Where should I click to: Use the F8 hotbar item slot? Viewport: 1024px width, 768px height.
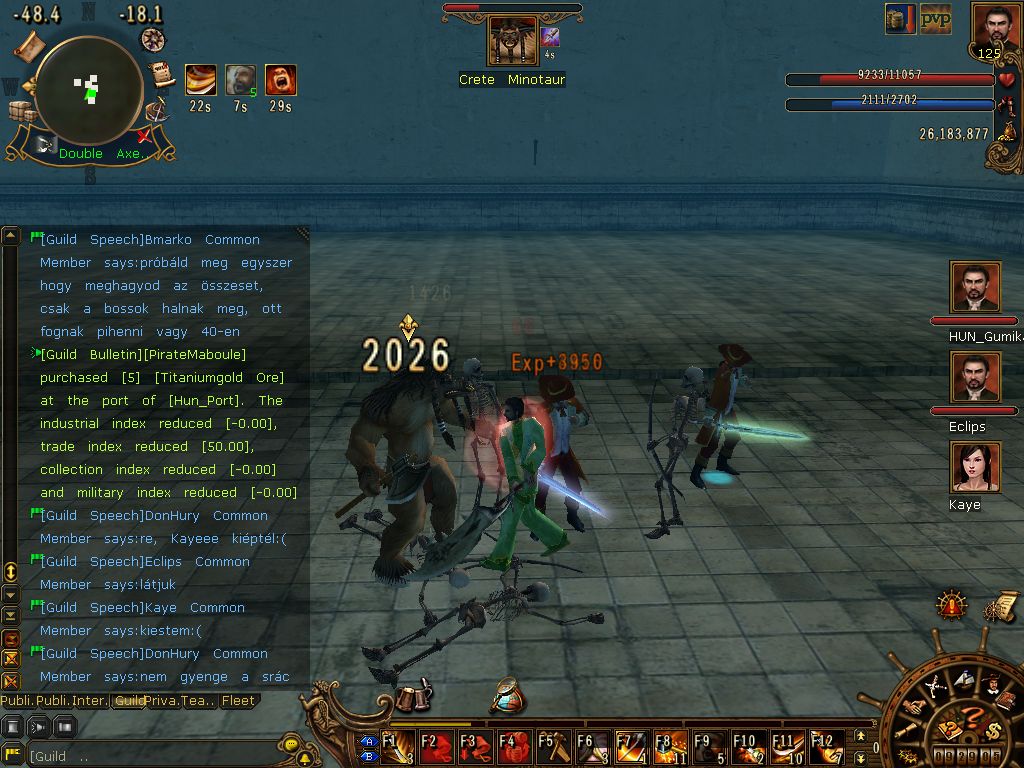point(671,747)
